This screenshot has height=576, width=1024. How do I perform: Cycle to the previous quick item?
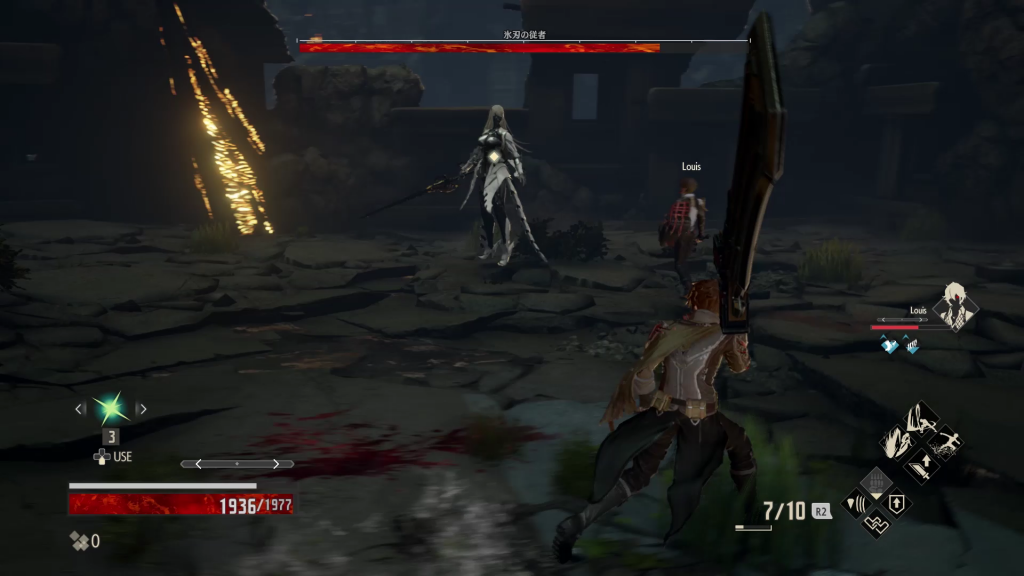[80, 408]
